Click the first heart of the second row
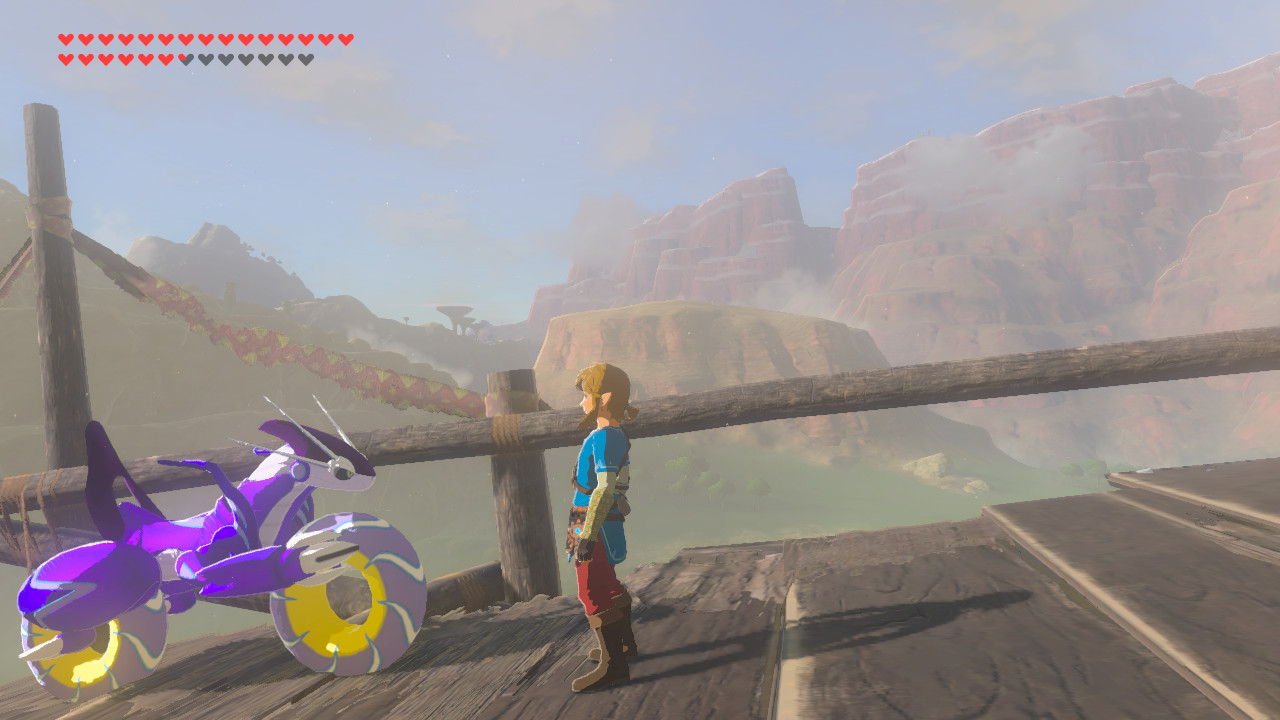 coord(65,59)
